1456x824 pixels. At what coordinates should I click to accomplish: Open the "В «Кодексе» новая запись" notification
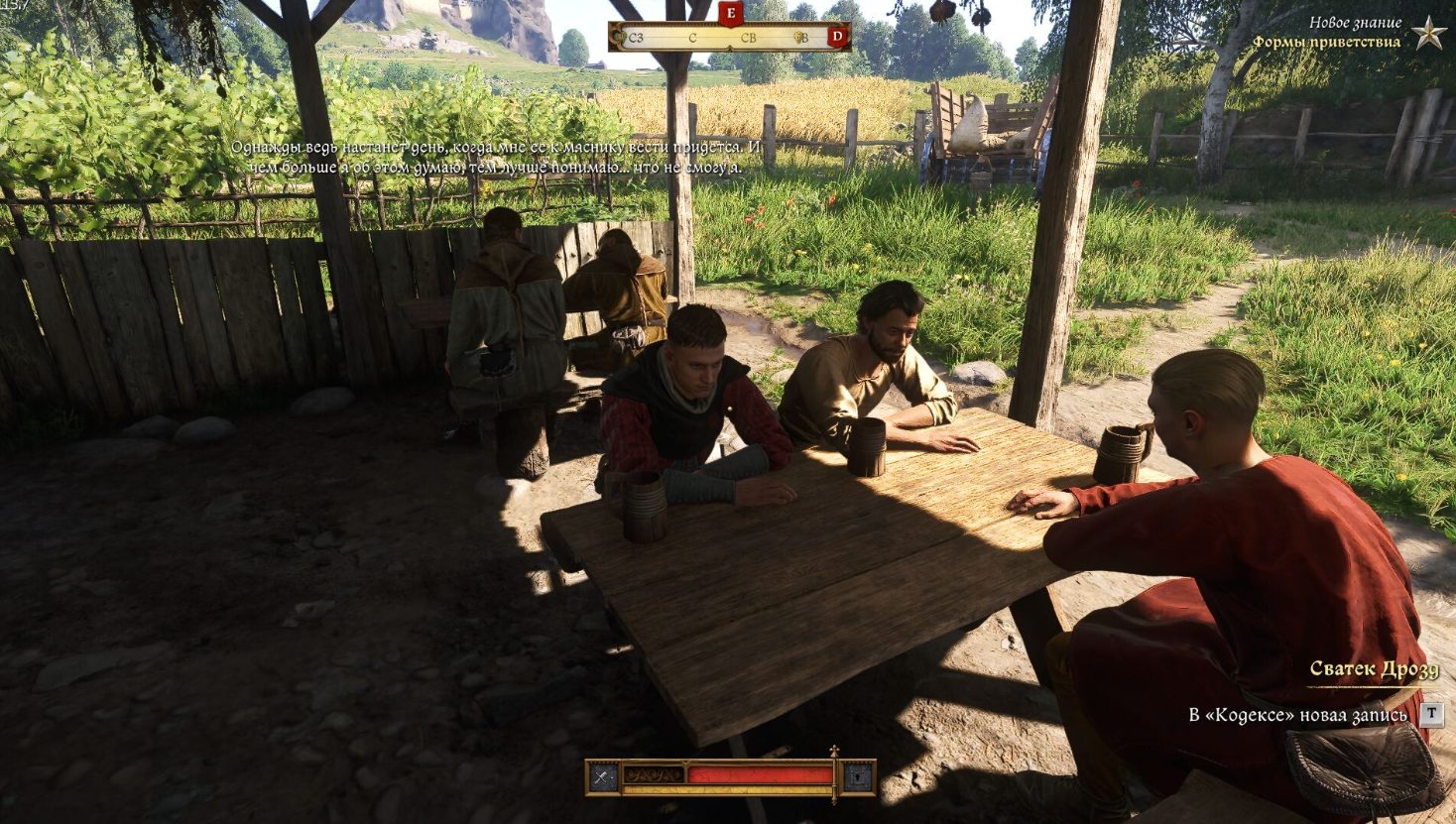1297,715
